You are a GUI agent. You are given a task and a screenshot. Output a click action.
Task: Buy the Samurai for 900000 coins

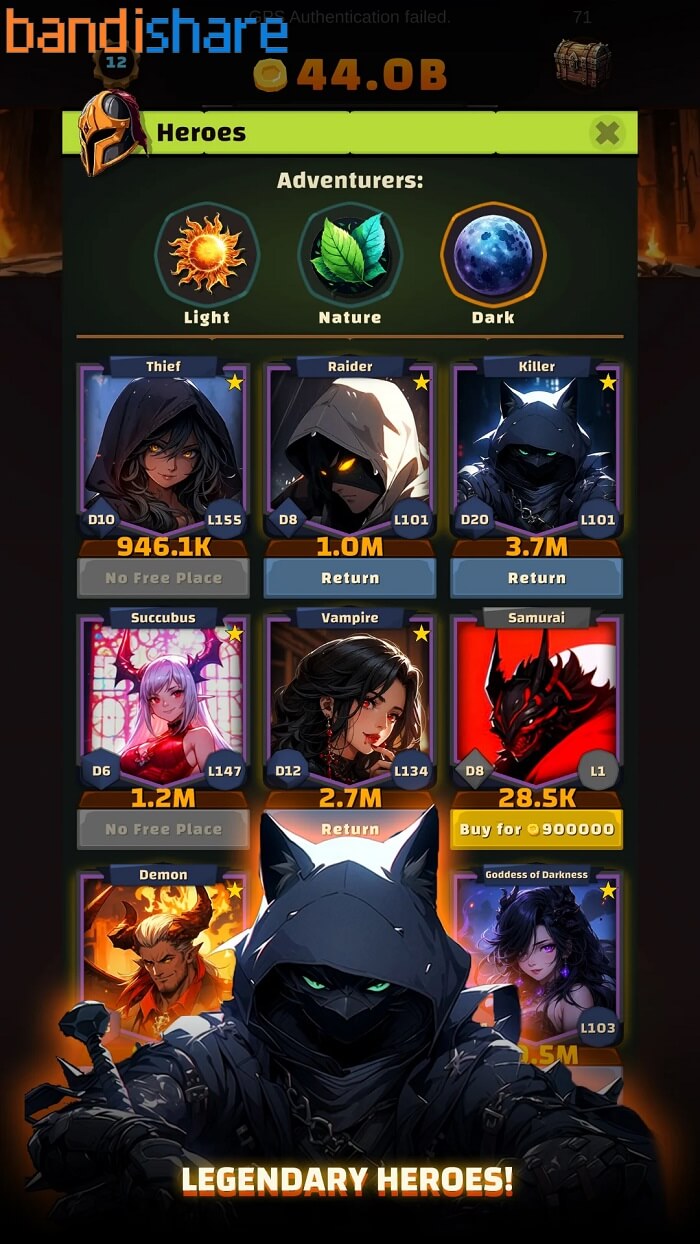point(537,829)
